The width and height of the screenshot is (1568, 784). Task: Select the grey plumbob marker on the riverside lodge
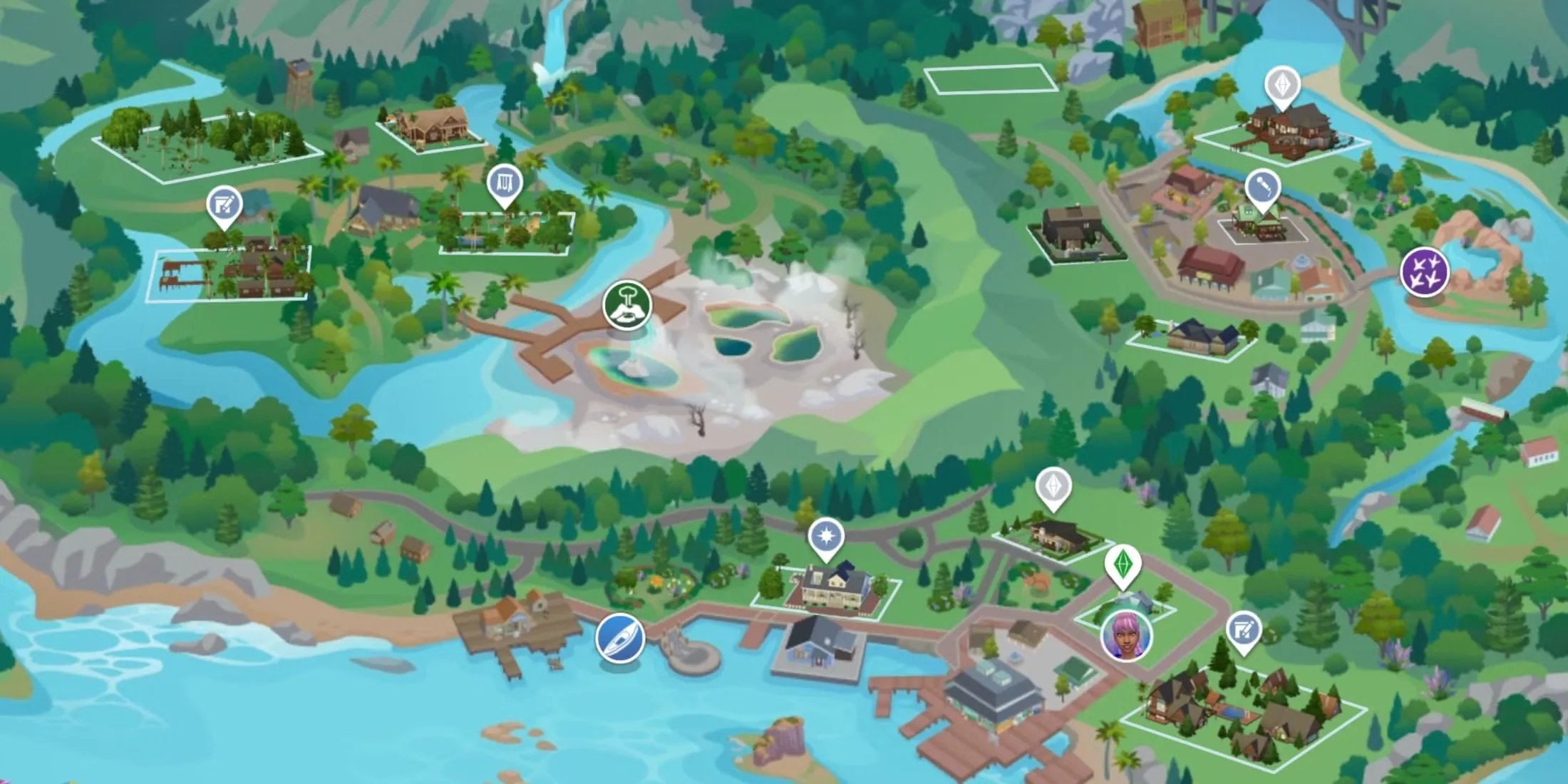coord(1282,86)
